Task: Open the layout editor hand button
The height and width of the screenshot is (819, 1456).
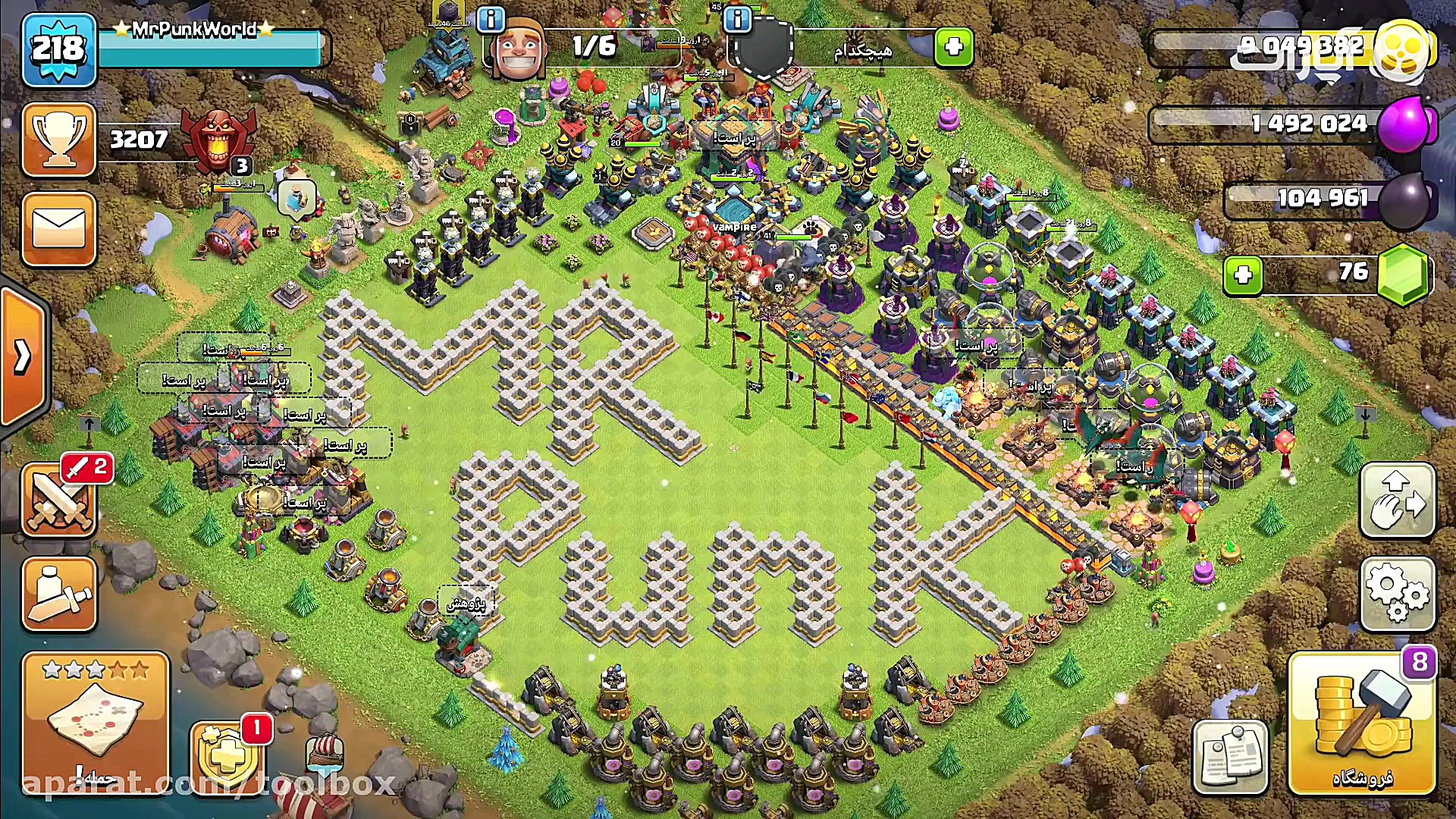Action: pos(1398,500)
